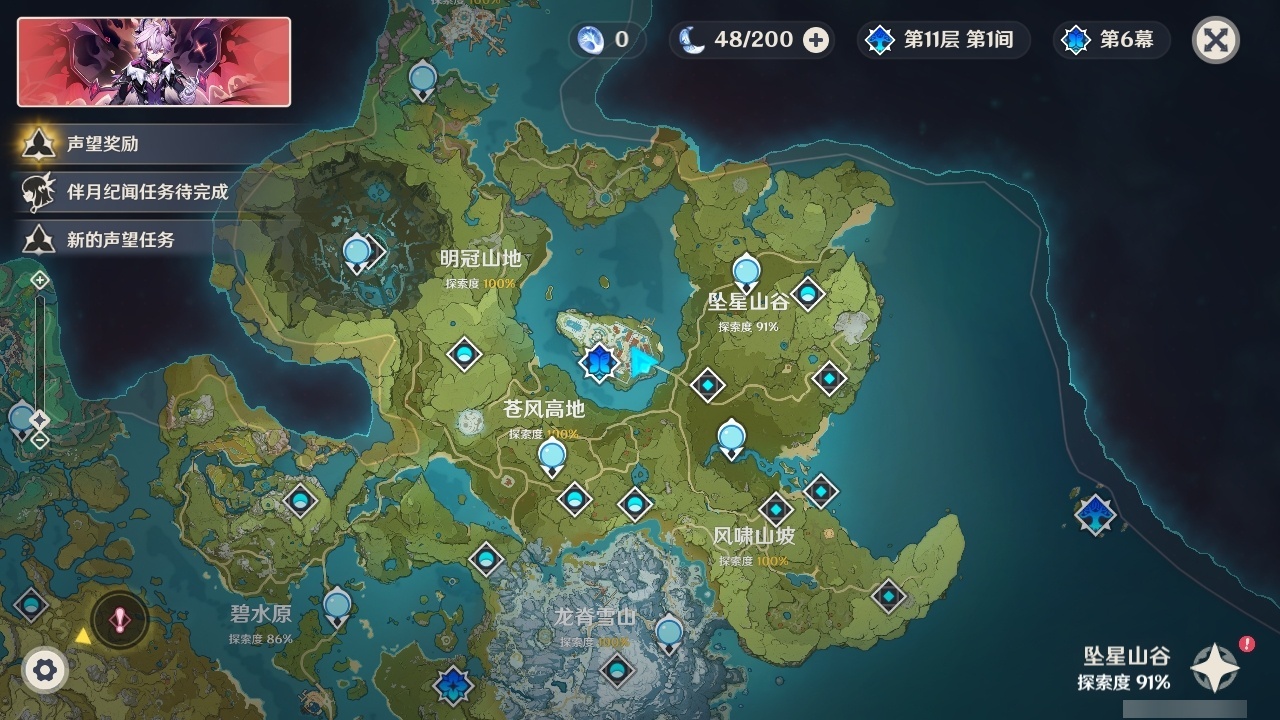1280x720 pixels.
Task: Click the pink exclamation event marker
Action: pos(118,618)
